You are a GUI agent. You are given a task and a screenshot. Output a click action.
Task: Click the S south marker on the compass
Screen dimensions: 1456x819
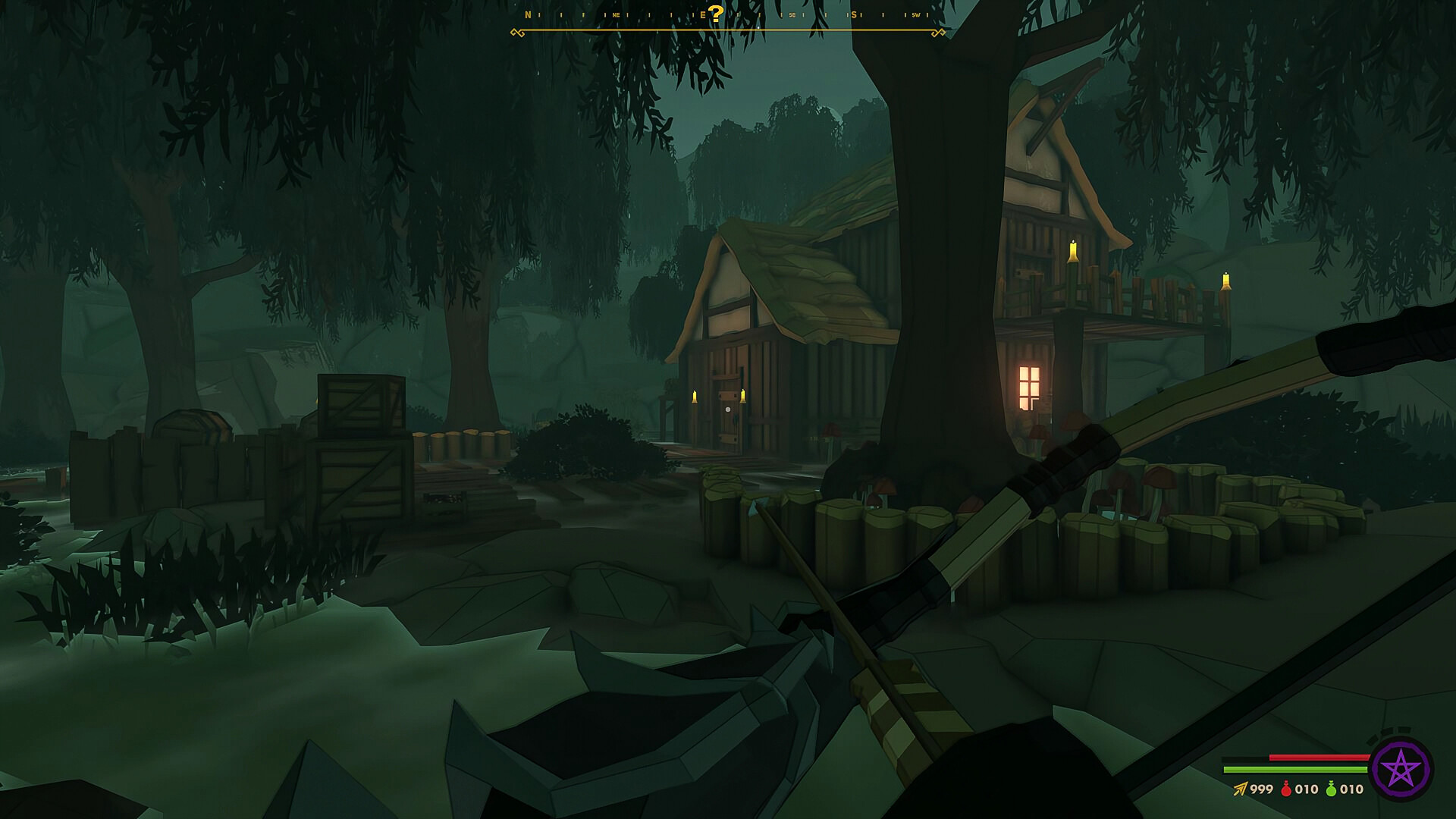click(x=853, y=14)
